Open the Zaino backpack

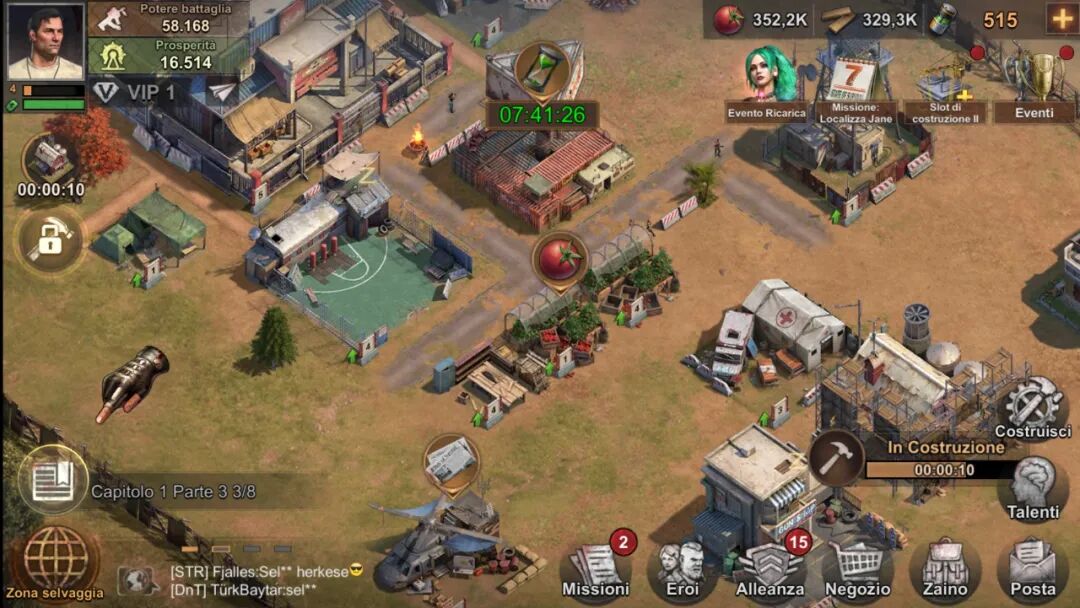click(945, 570)
